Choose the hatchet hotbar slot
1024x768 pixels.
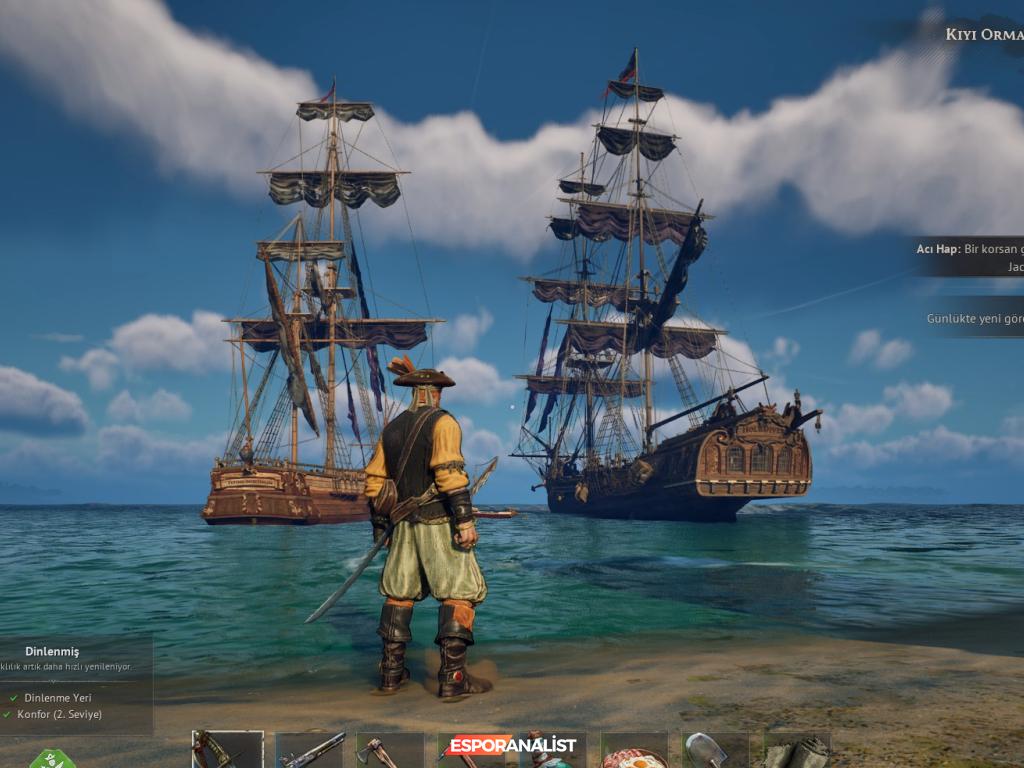point(390,751)
